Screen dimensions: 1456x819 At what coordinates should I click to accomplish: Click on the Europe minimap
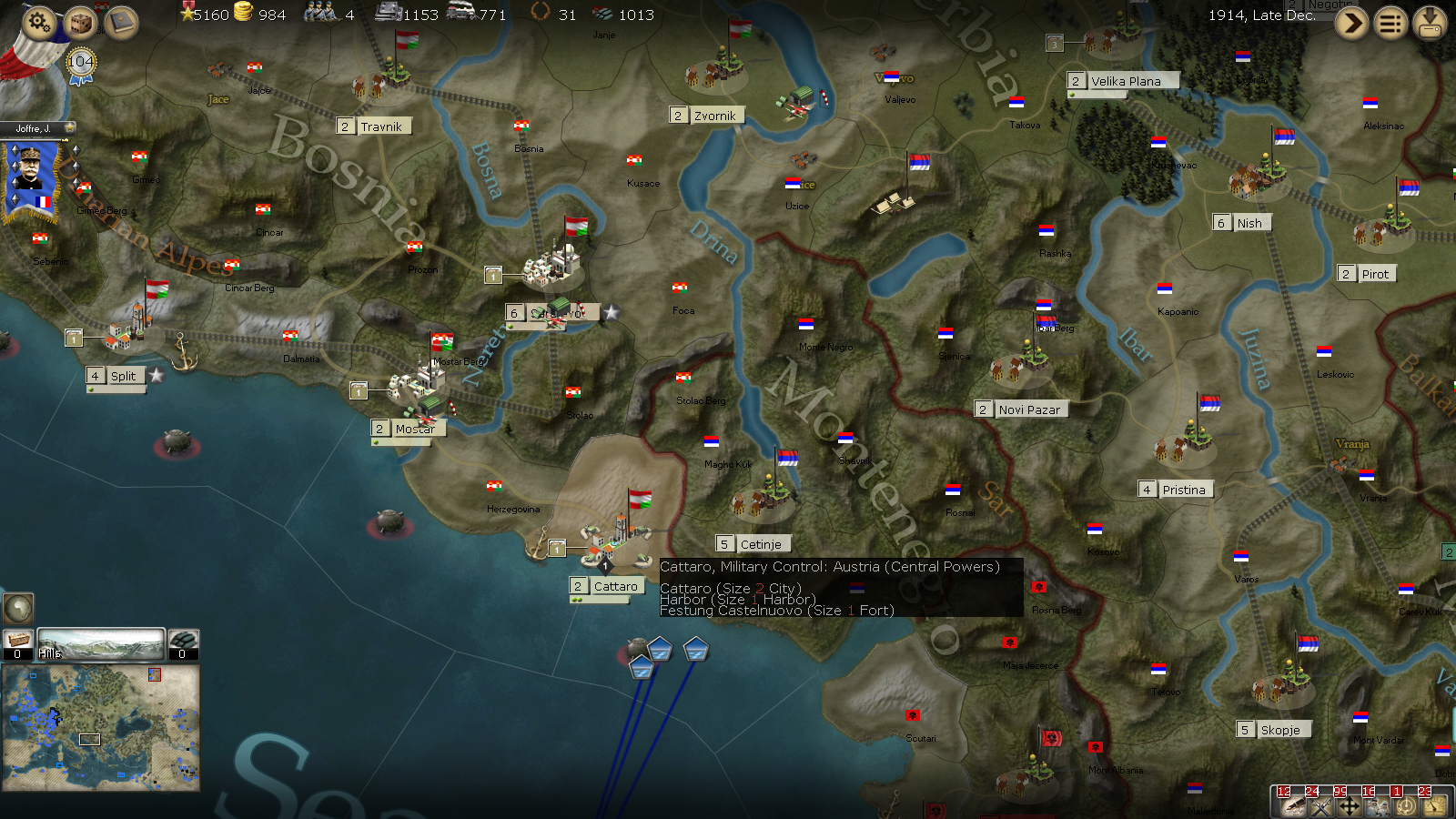tap(101, 727)
